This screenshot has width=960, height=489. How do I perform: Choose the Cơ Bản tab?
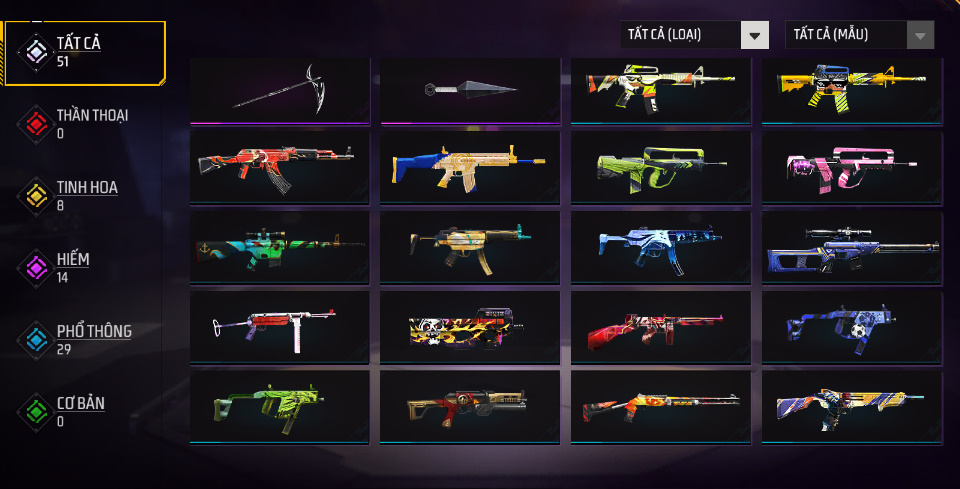84,410
